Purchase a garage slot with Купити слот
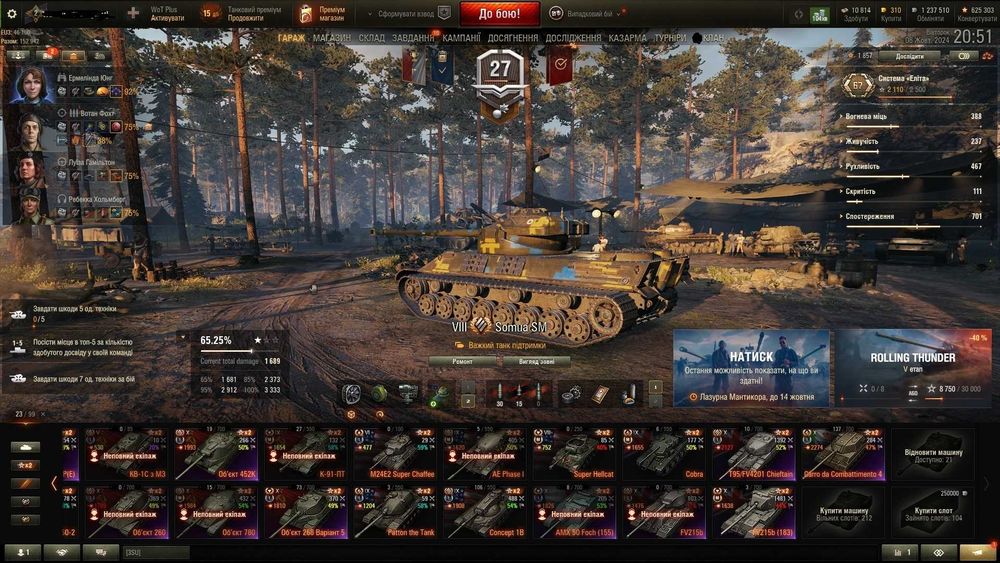1000x563 pixels. pyautogui.click(x=931, y=511)
